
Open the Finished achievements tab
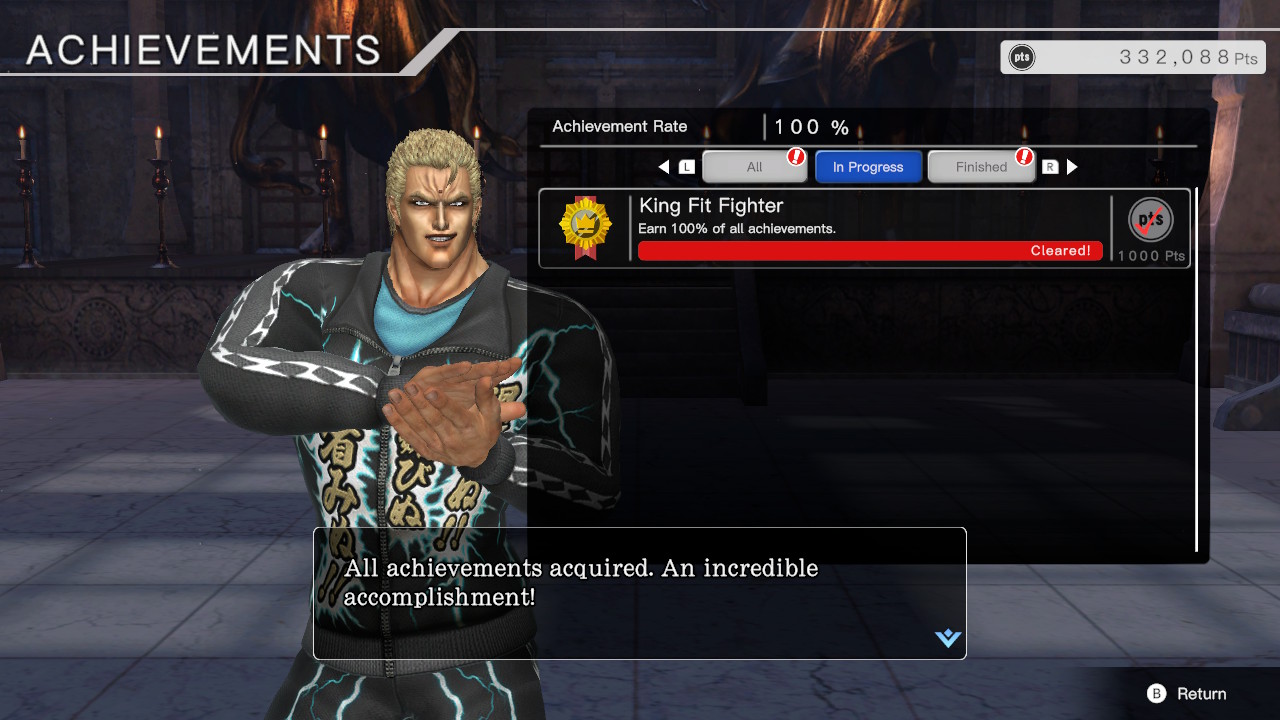point(981,167)
